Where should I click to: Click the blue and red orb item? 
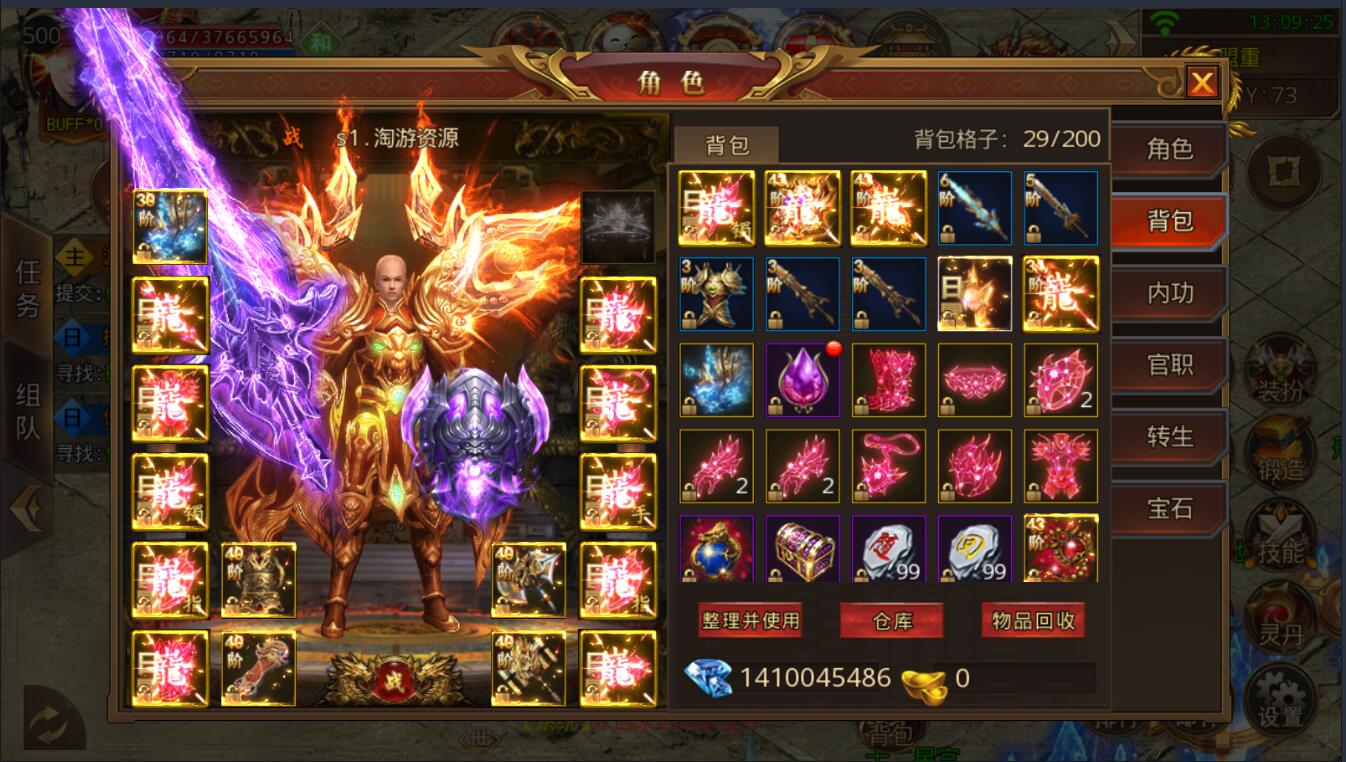[x=716, y=549]
